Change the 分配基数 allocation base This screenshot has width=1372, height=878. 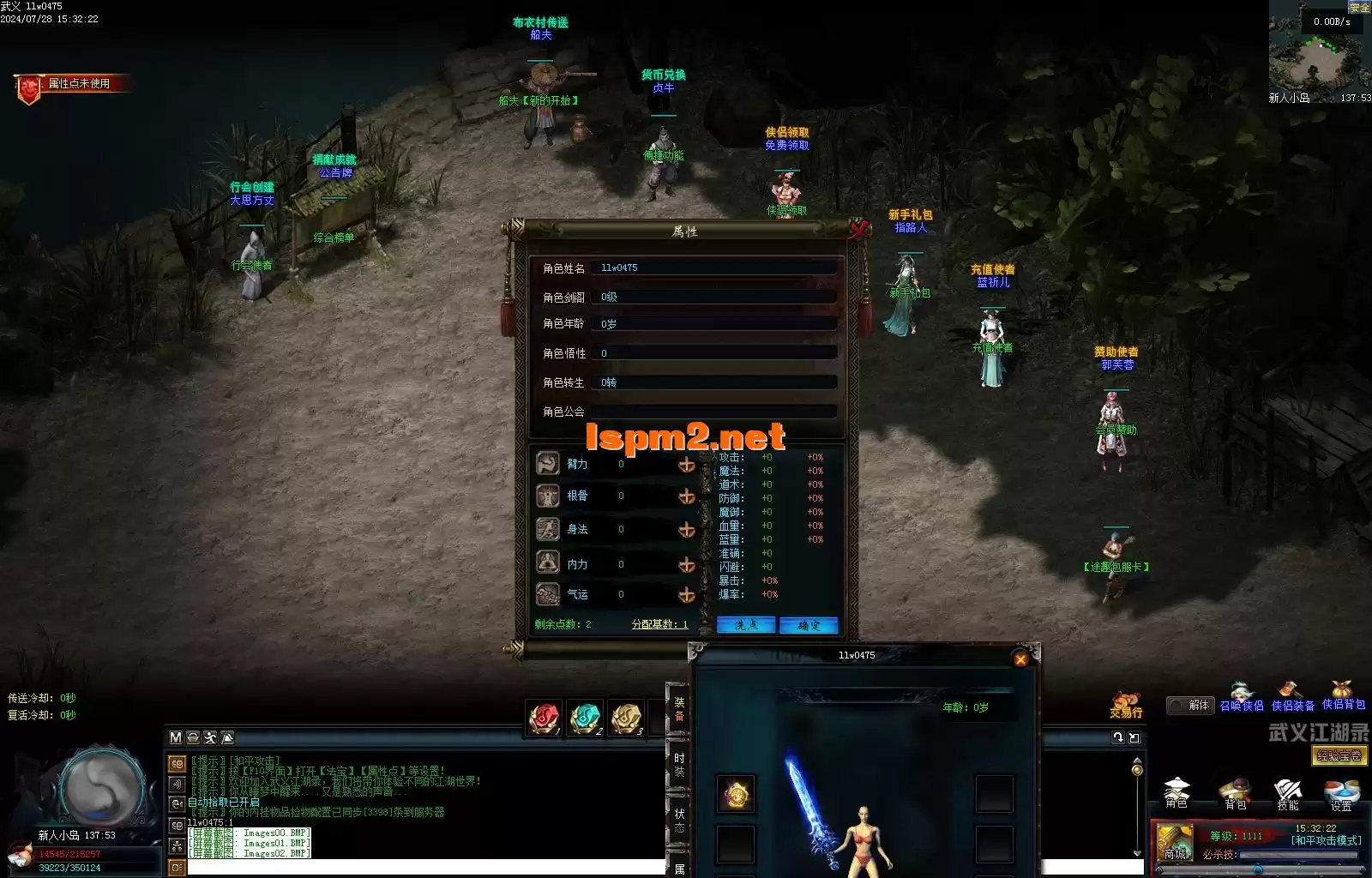659,624
